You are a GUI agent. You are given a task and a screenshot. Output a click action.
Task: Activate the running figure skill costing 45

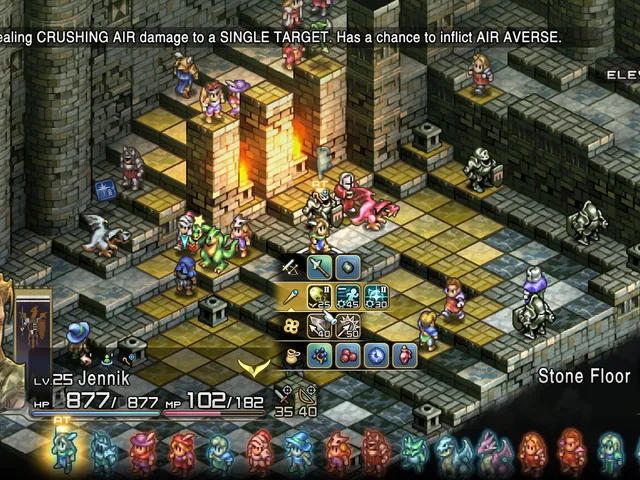pos(347,296)
